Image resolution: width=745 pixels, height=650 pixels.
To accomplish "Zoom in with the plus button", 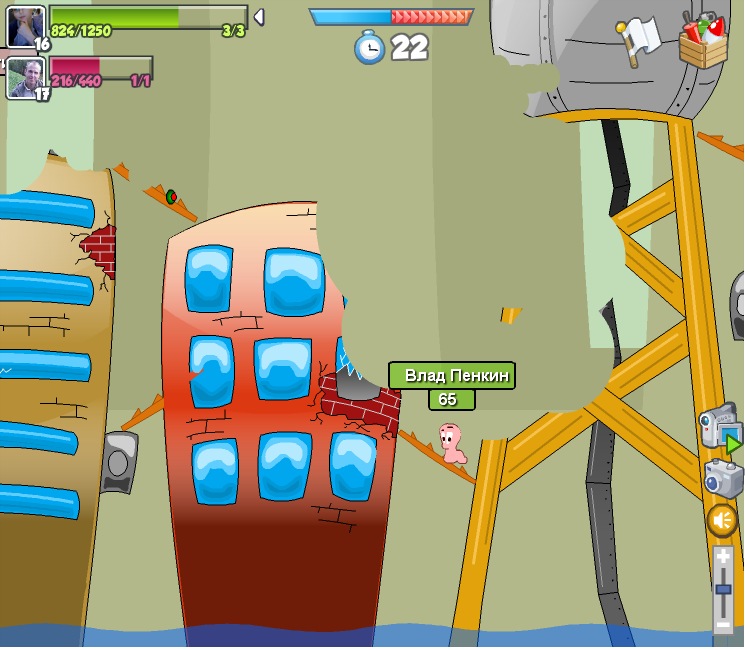I will (723, 556).
